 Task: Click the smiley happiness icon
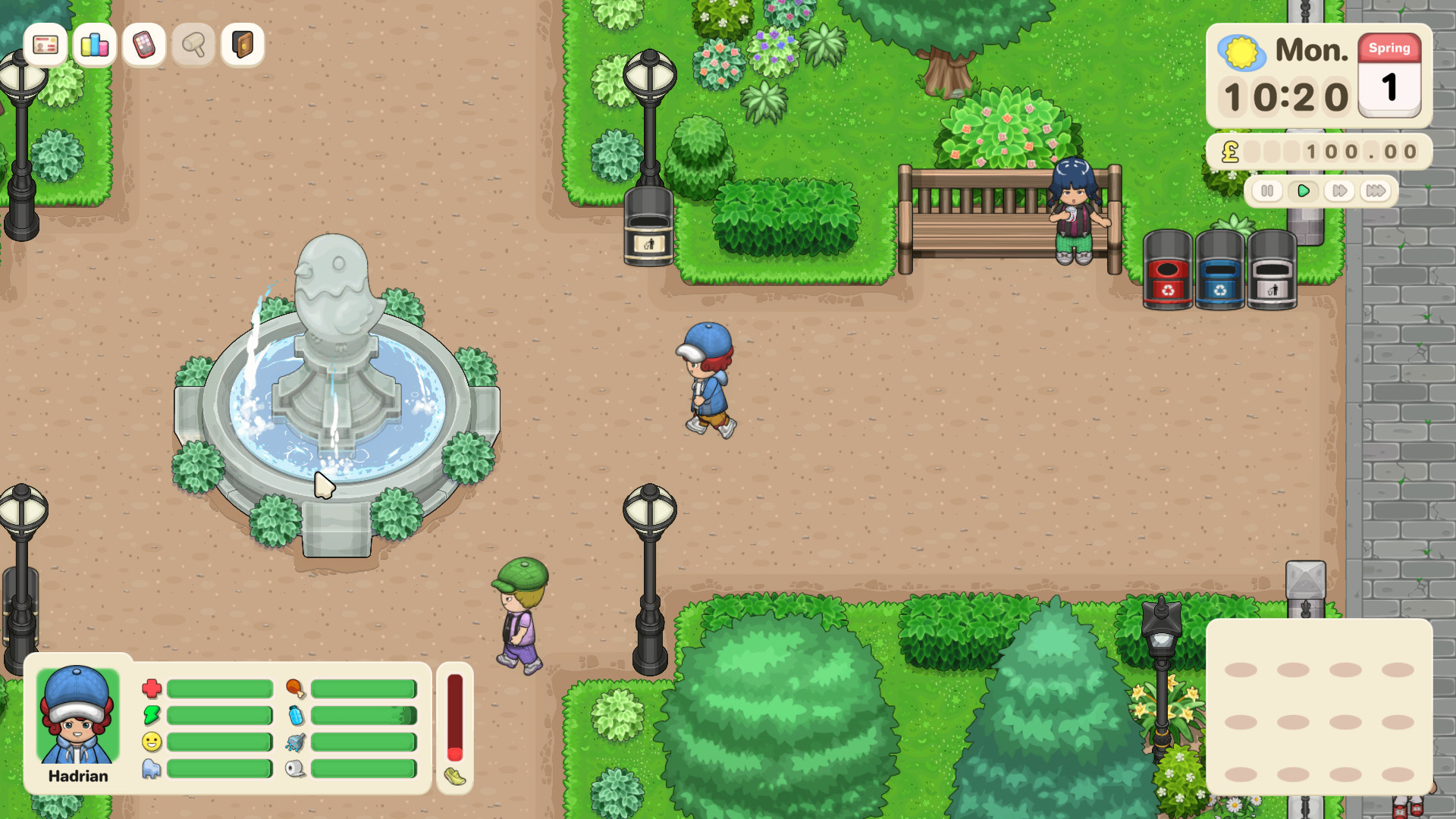pyautogui.click(x=153, y=742)
